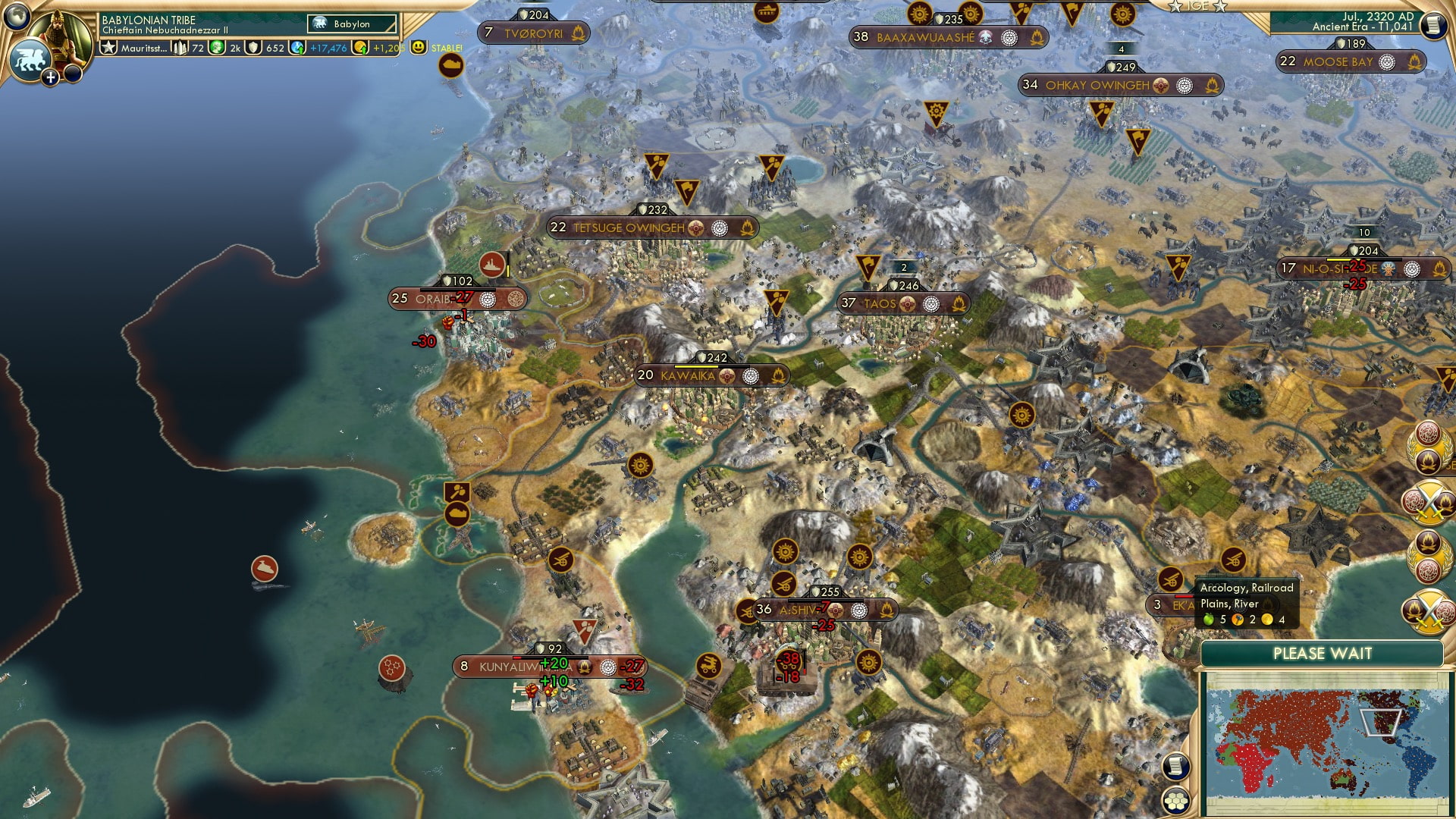The height and width of the screenshot is (819, 1456).
Task: Click the plus button on leader portrait
Action: [50, 77]
